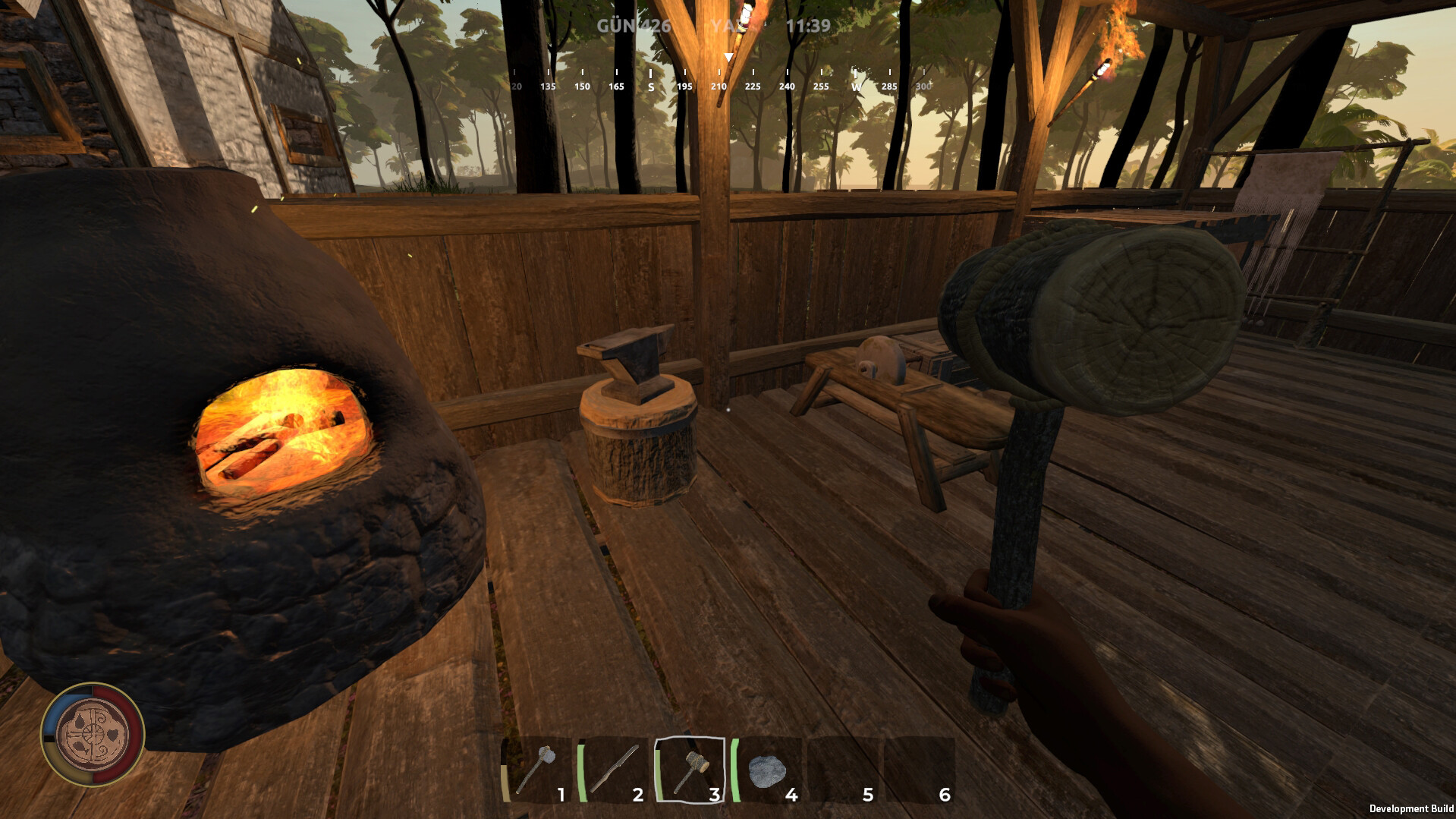Expand the S cardinal marker on the compass
The height and width of the screenshot is (819, 1456).
[x=650, y=86]
